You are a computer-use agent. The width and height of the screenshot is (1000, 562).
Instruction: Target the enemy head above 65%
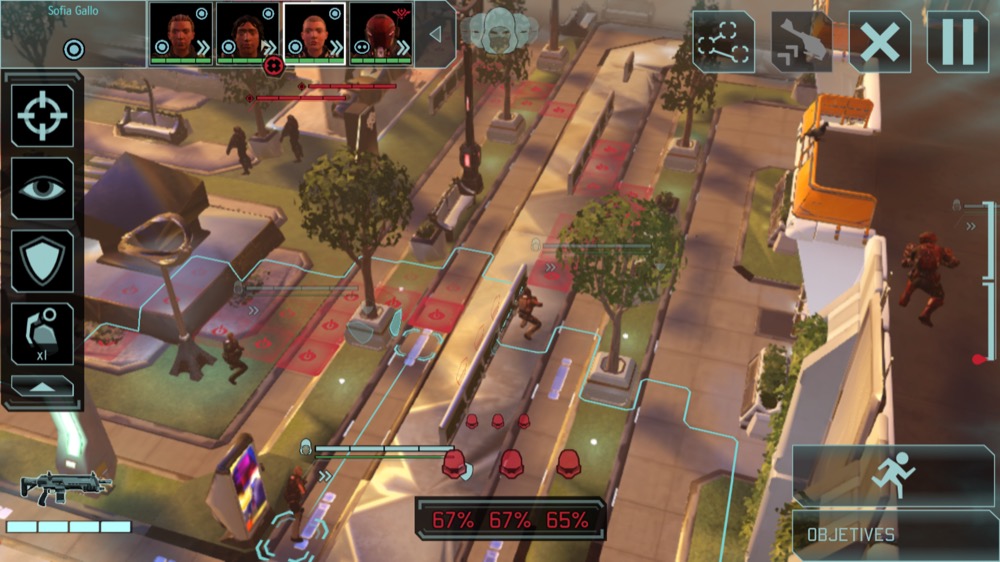569,463
